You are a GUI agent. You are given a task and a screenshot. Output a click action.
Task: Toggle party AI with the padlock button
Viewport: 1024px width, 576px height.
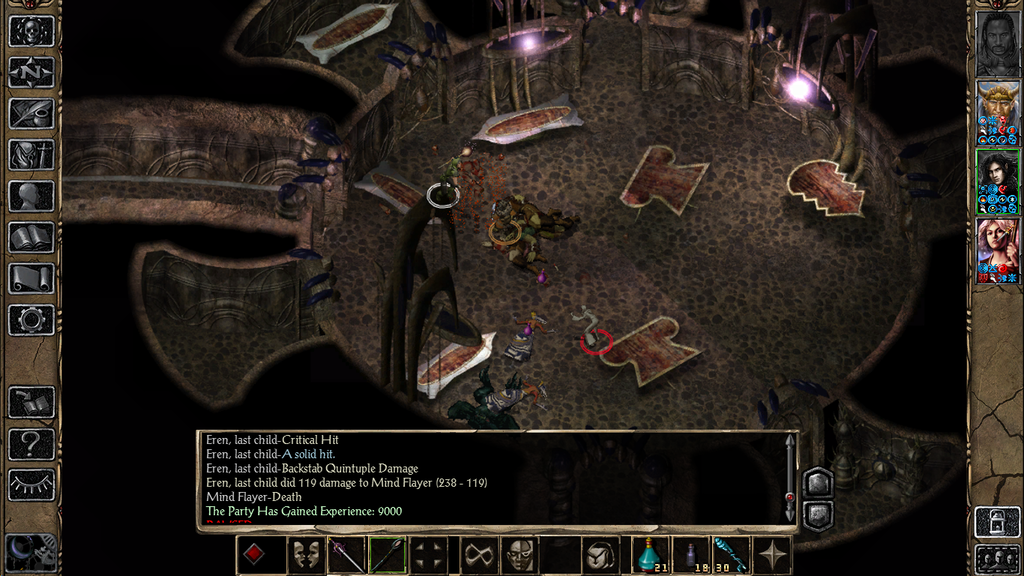(997, 521)
